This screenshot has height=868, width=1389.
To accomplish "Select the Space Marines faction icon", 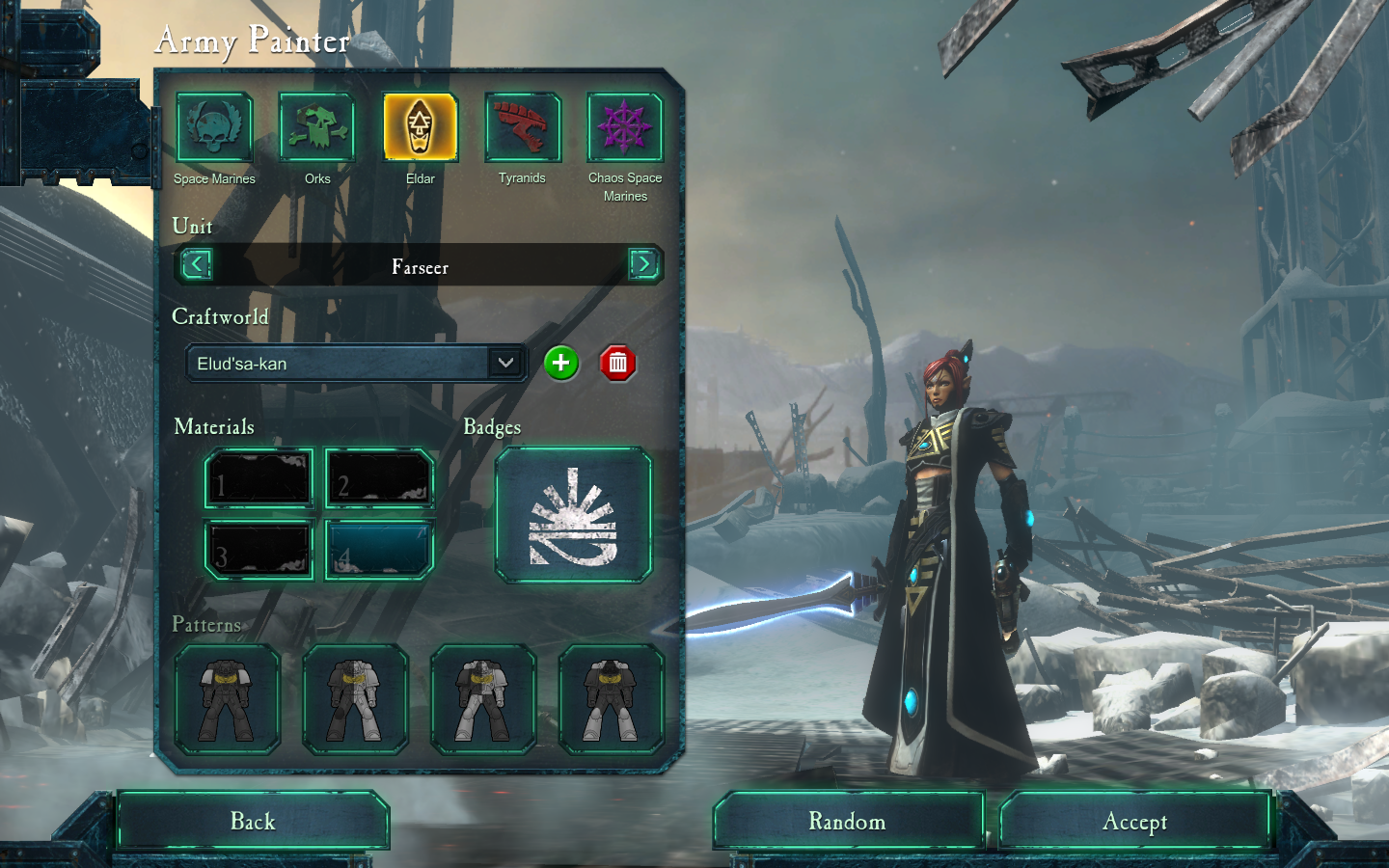I will [x=214, y=127].
